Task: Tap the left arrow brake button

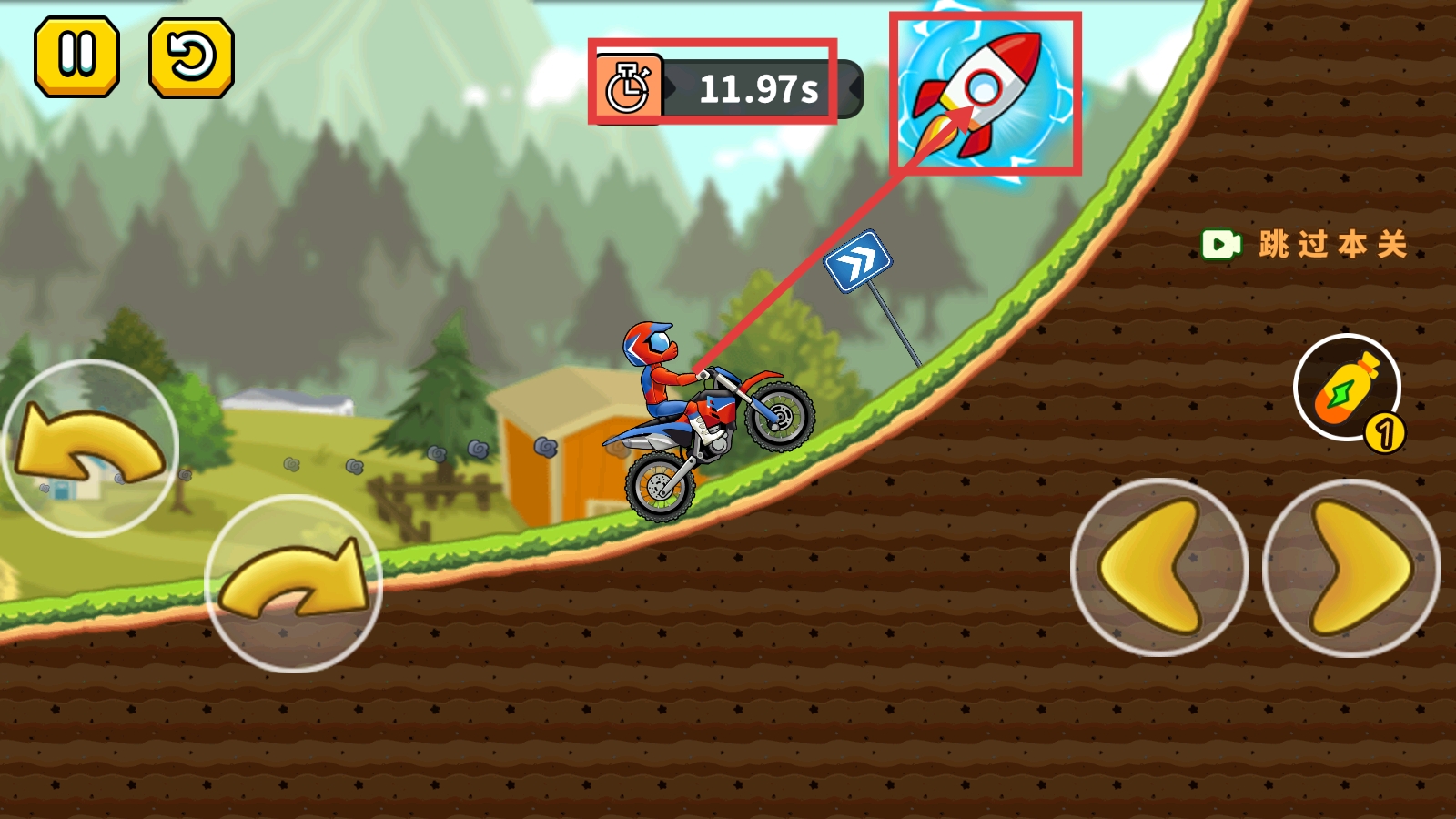Action: tap(1159, 568)
